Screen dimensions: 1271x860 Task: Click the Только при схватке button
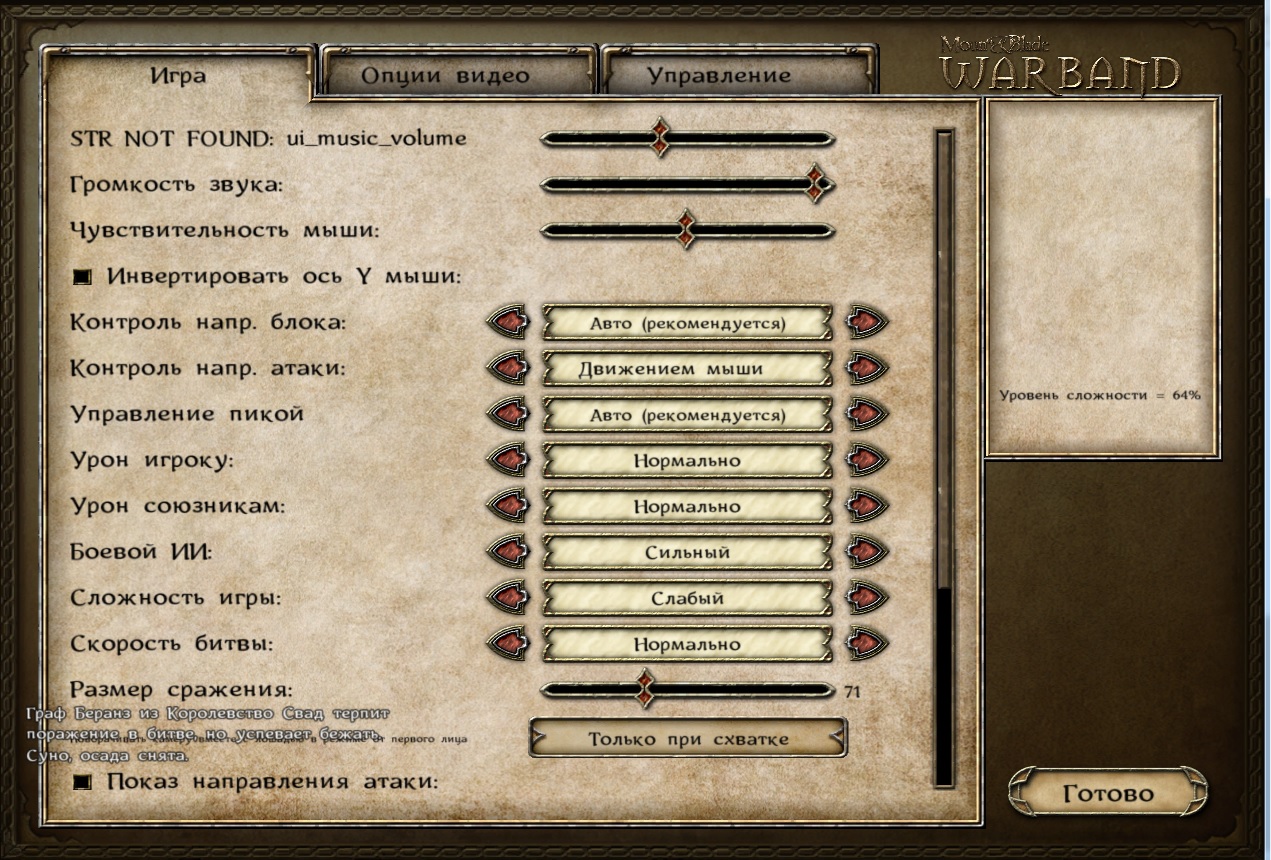[x=688, y=739]
